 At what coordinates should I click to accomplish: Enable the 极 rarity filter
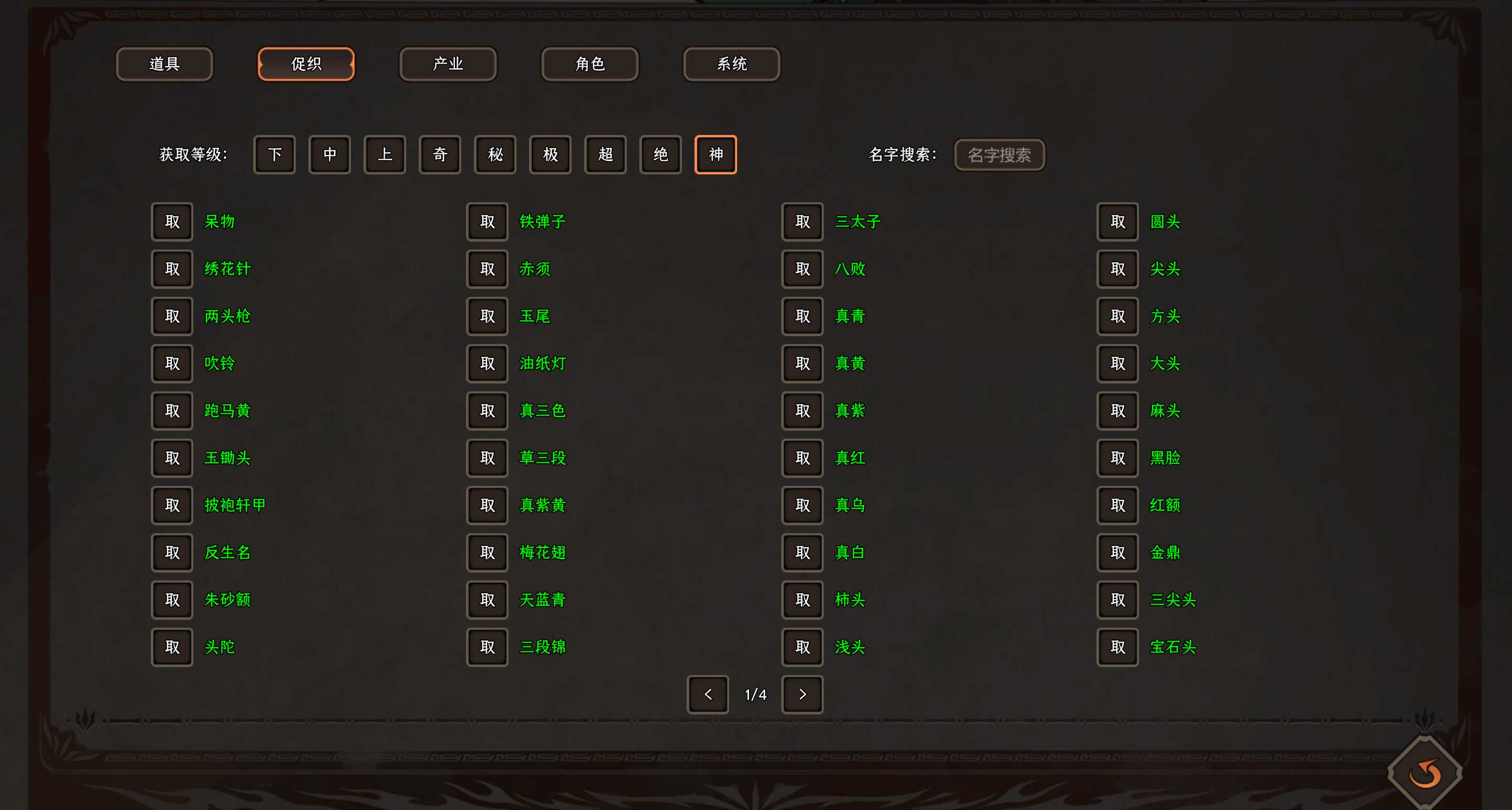(x=550, y=154)
